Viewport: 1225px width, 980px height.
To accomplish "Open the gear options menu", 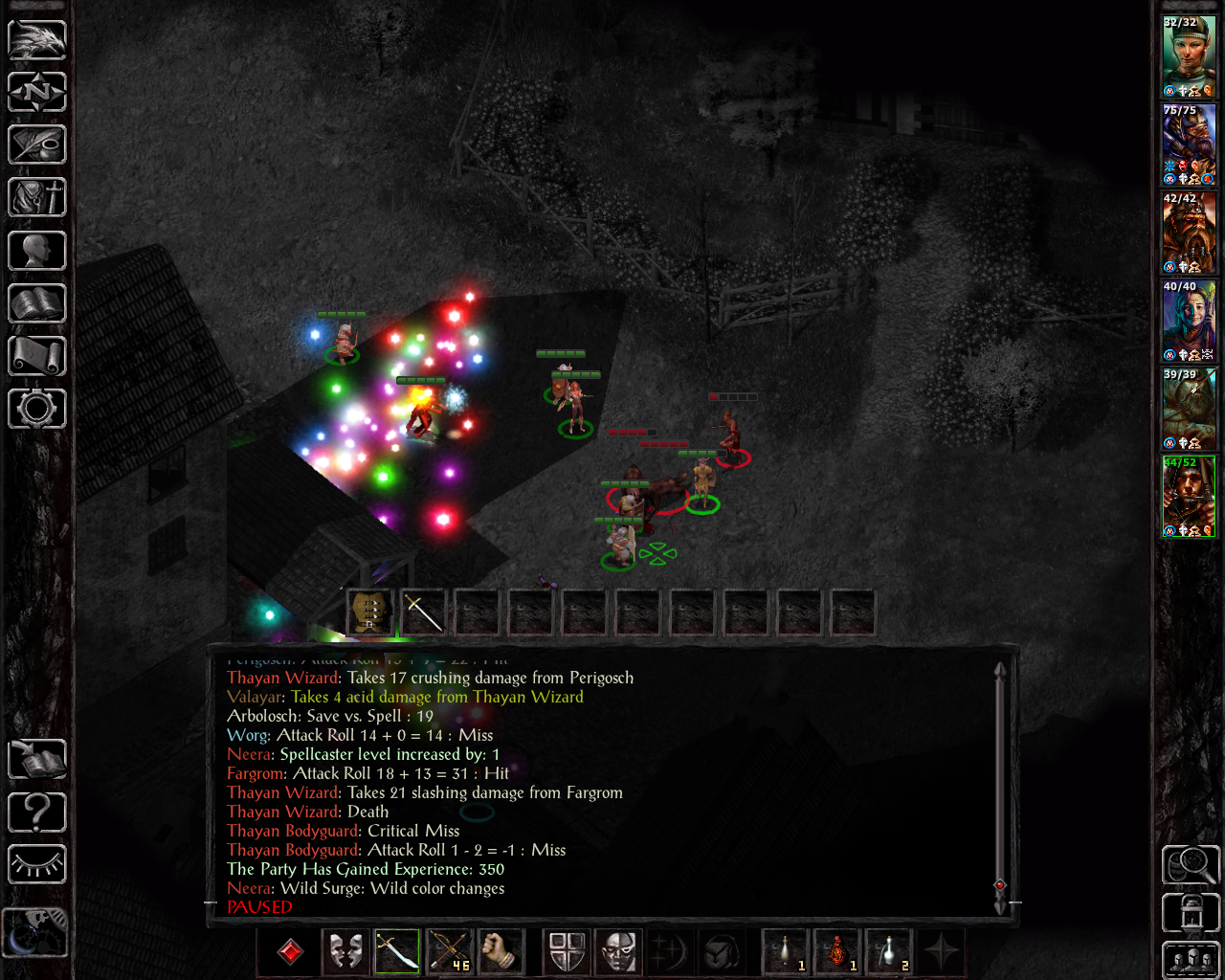I will [x=37, y=409].
